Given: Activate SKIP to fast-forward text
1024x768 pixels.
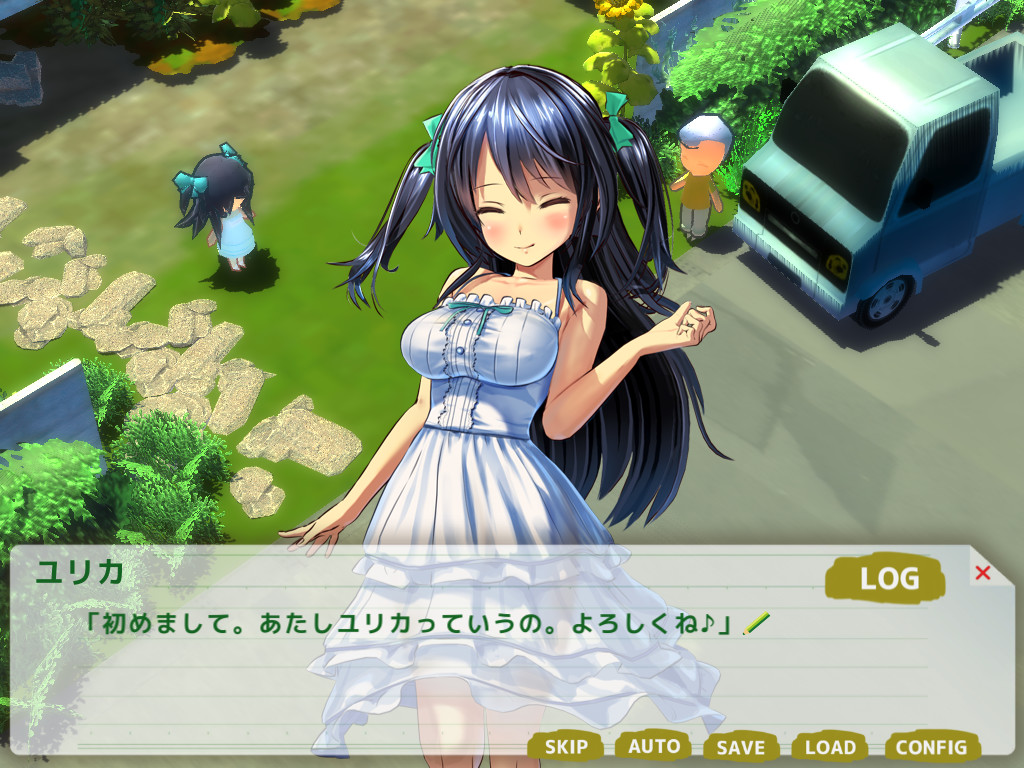Looking at the screenshot, I should [x=566, y=746].
